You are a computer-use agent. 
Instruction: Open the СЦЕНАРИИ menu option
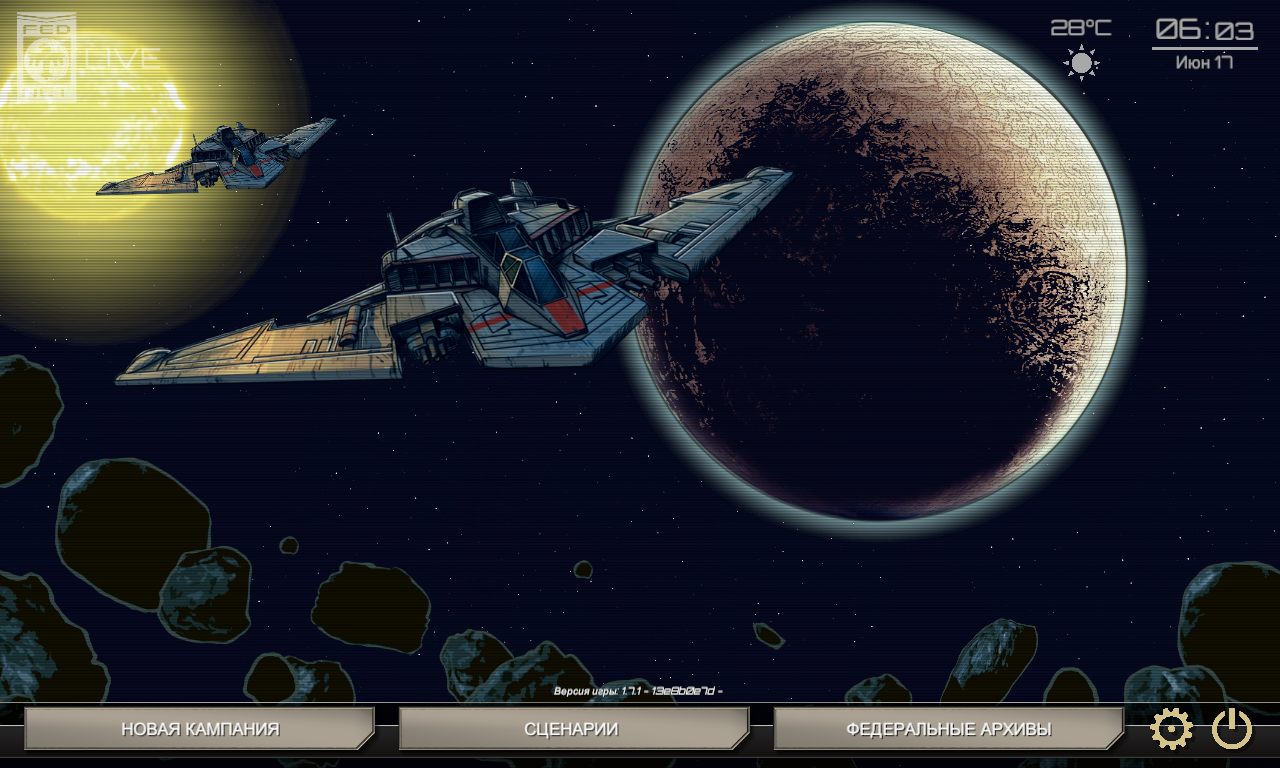[572, 730]
